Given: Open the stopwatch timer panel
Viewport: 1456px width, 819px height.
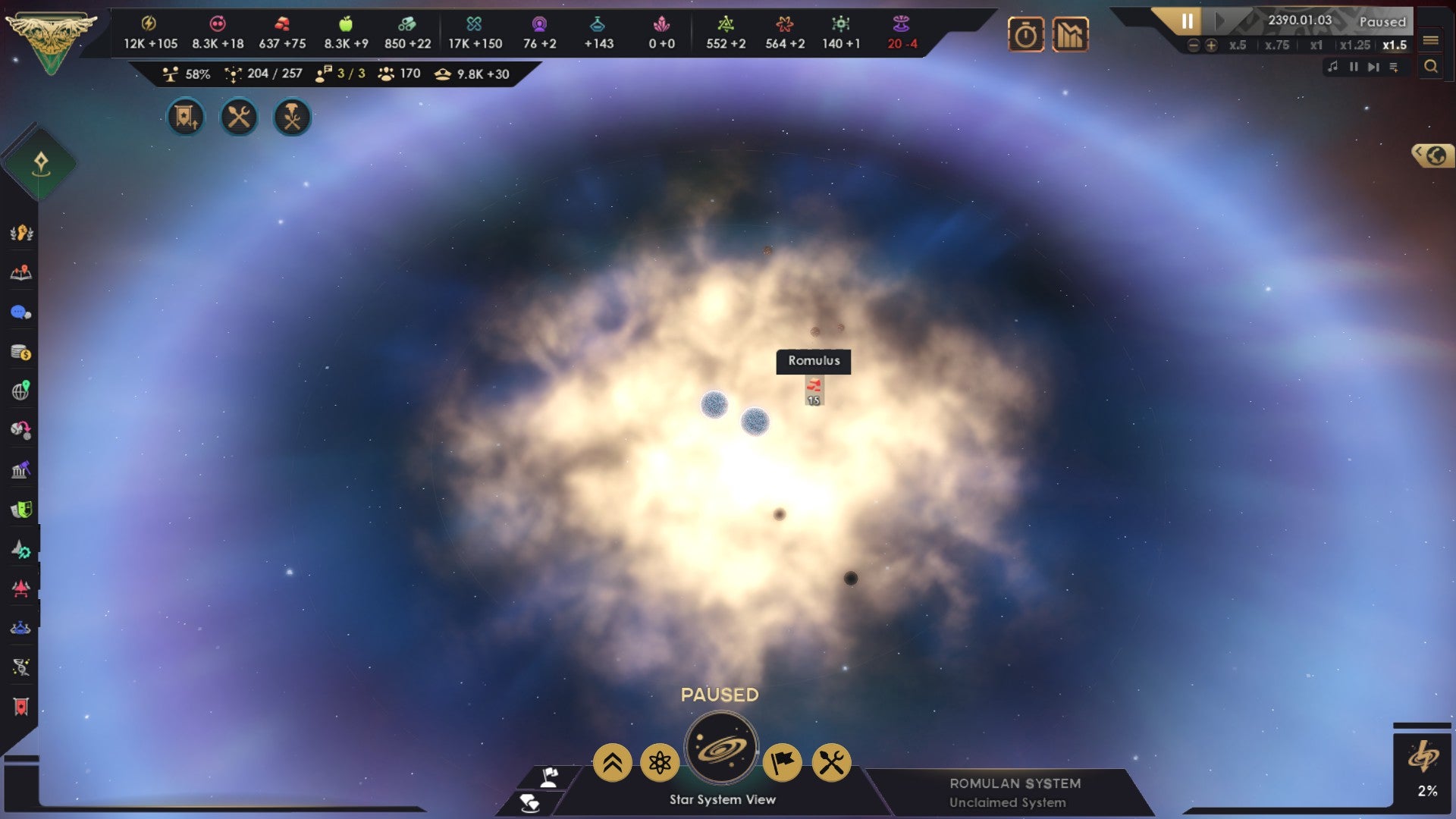Looking at the screenshot, I should (x=1026, y=34).
